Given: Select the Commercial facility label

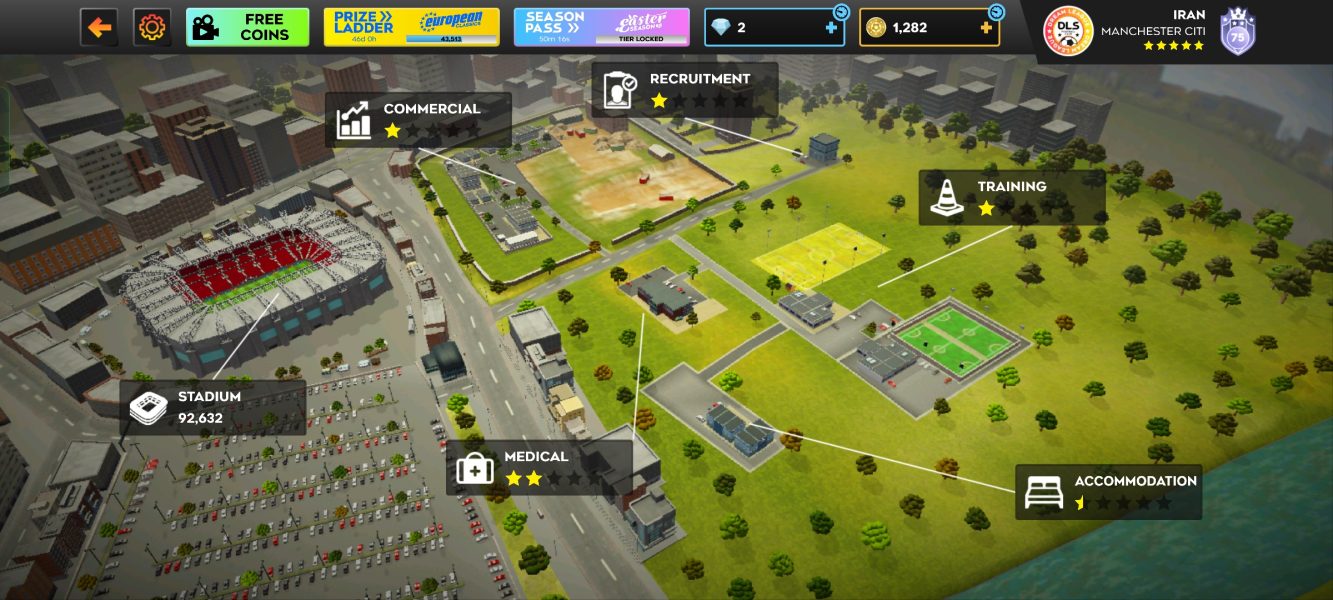Looking at the screenshot, I should (418, 120).
